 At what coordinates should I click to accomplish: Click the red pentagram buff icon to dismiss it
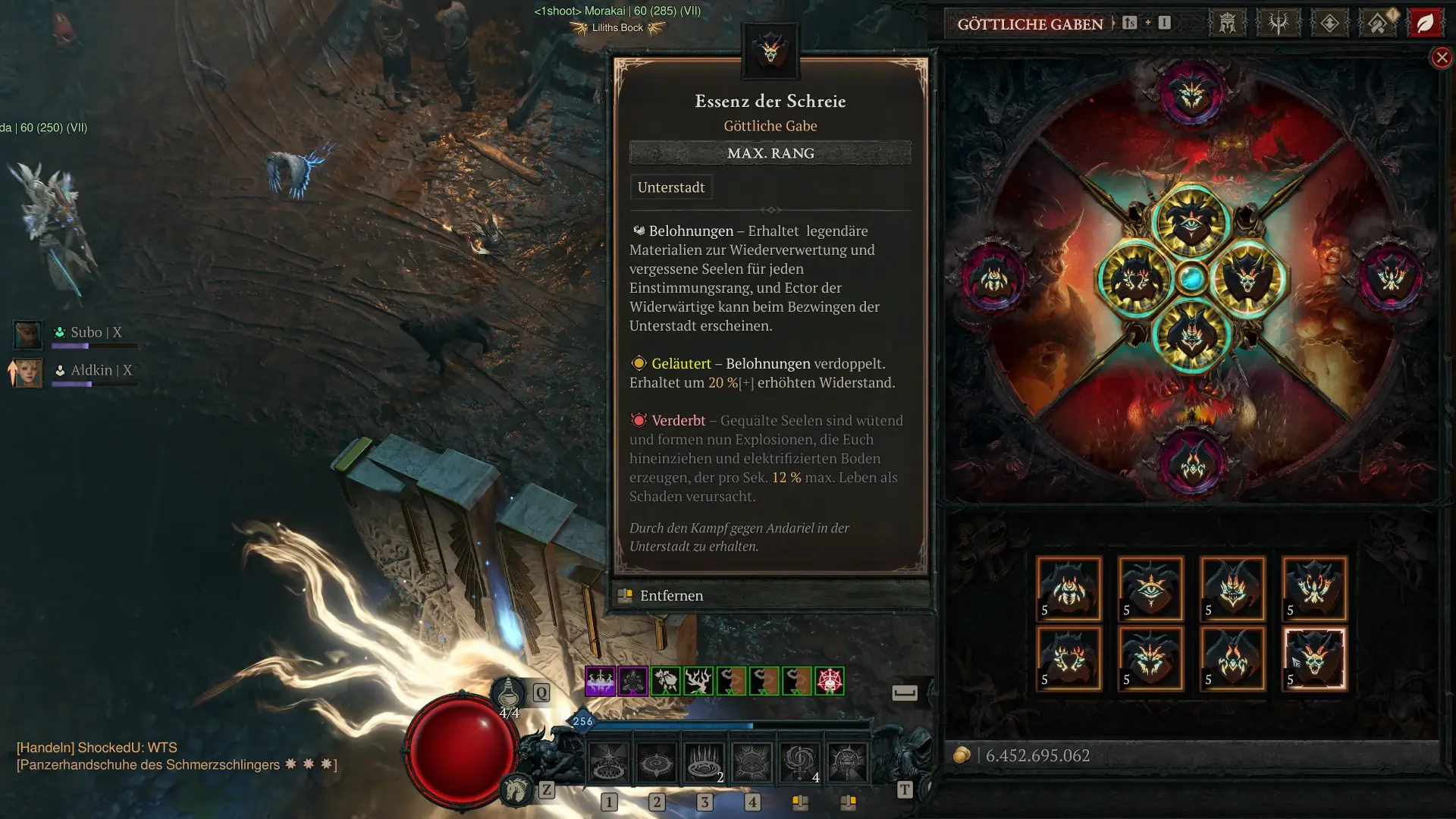pos(830,680)
